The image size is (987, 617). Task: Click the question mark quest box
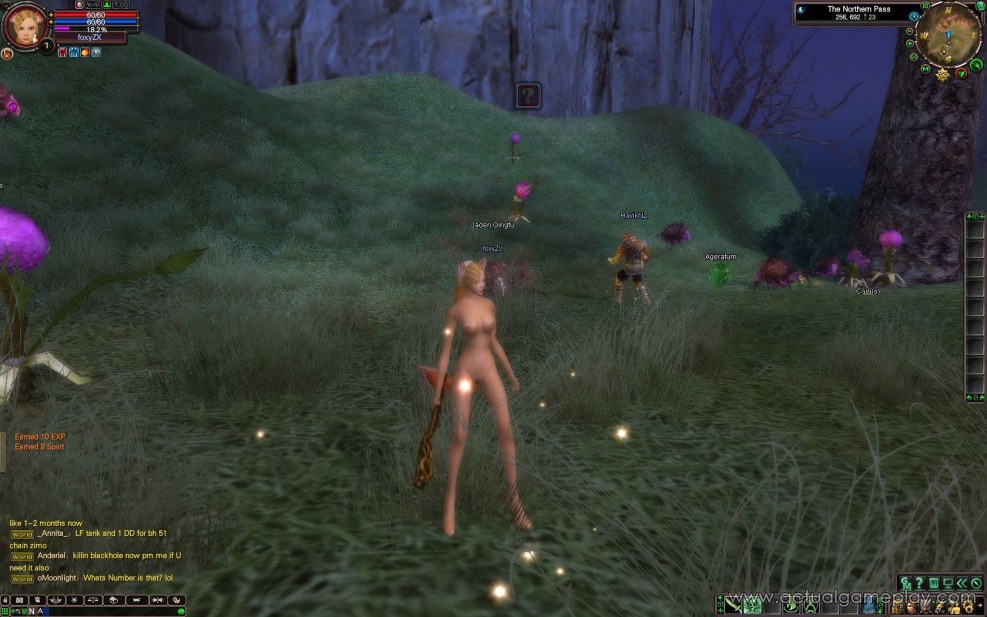528,95
